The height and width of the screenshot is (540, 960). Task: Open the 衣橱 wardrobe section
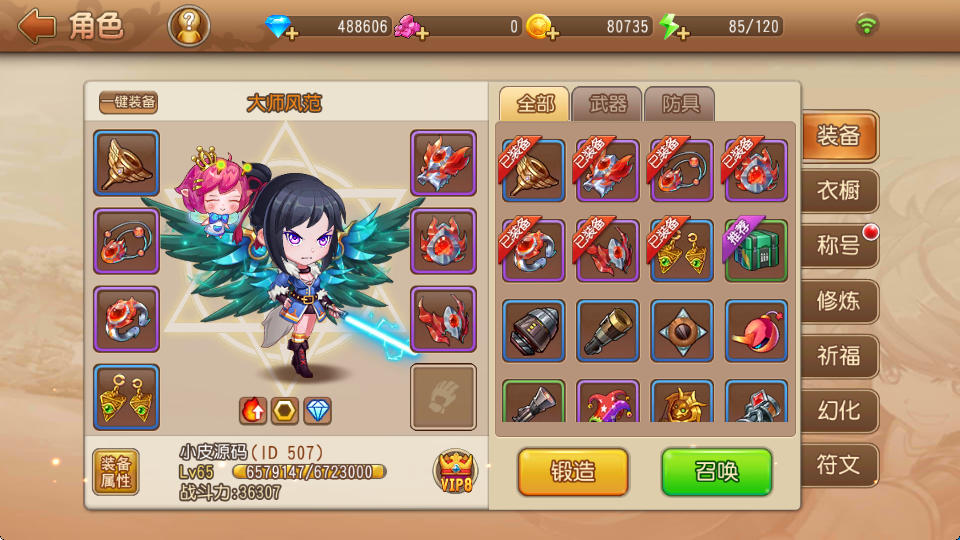coord(838,190)
